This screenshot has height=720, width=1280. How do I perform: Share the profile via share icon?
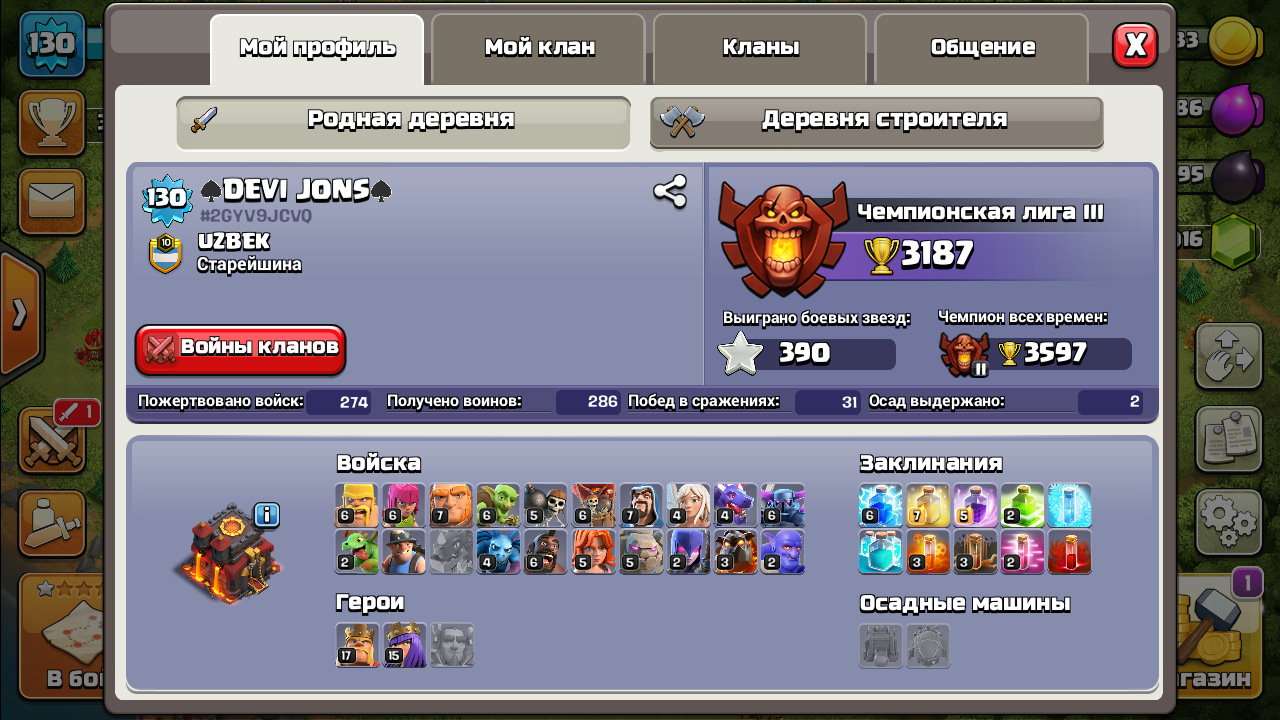669,191
